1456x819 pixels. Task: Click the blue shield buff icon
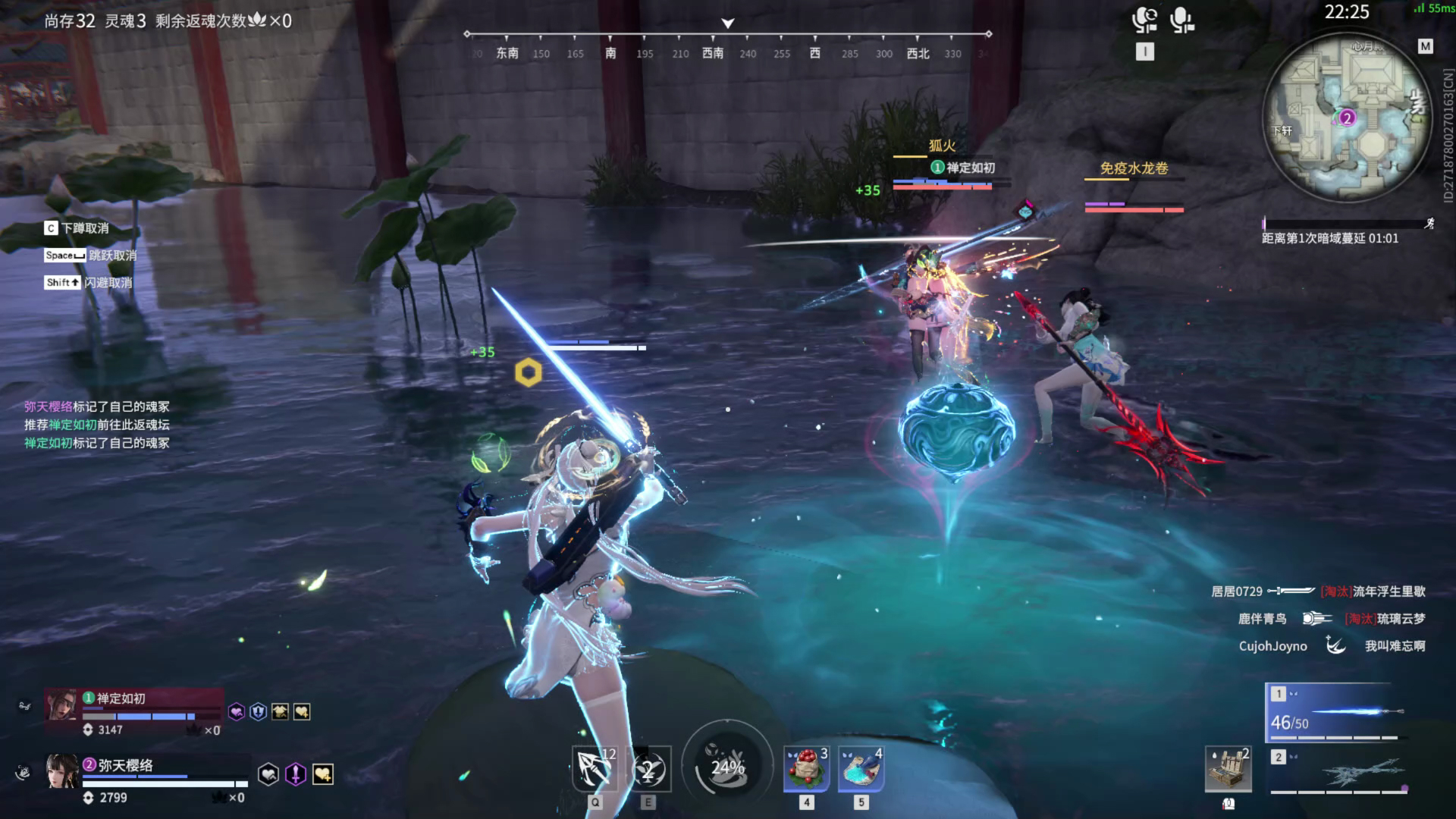point(259,712)
